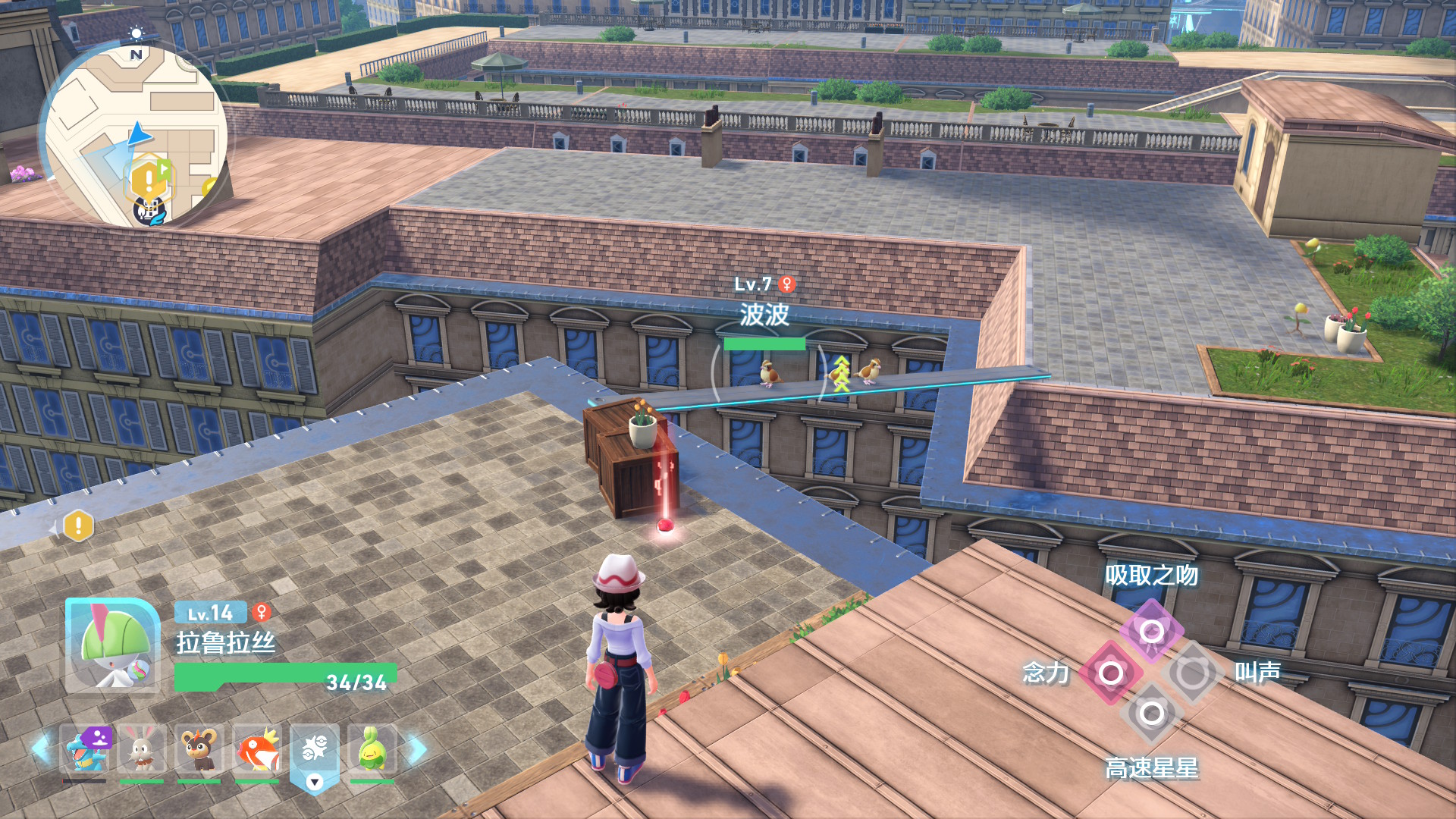The height and width of the screenshot is (819, 1456).
Task: Switch to Bunnelby in the party bar
Action: (142, 749)
